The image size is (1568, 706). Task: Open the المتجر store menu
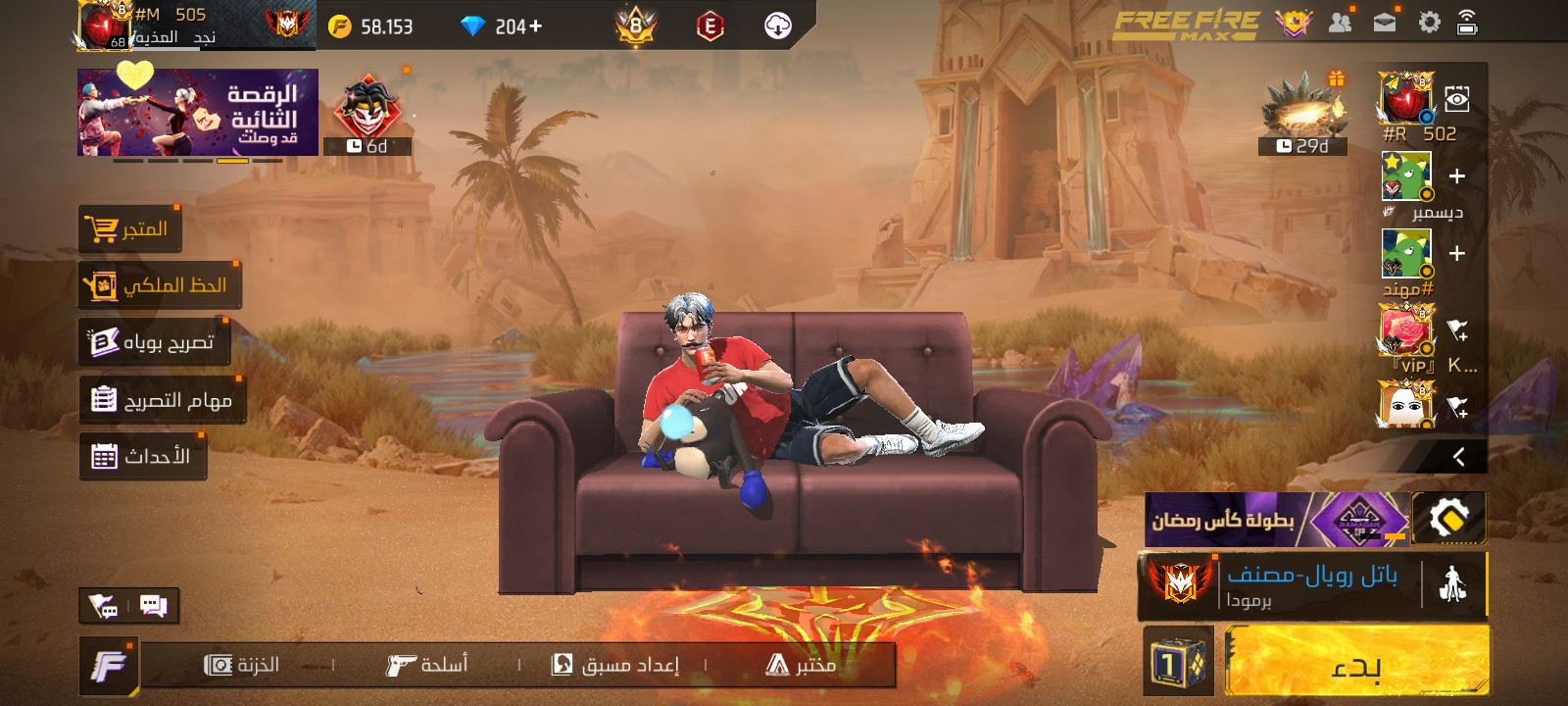tap(129, 229)
